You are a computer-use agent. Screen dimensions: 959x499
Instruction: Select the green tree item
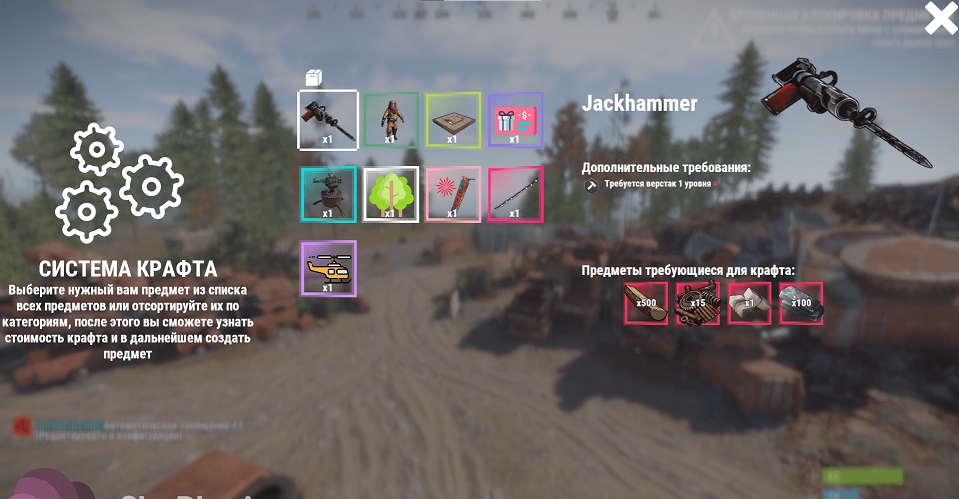tap(390, 194)
